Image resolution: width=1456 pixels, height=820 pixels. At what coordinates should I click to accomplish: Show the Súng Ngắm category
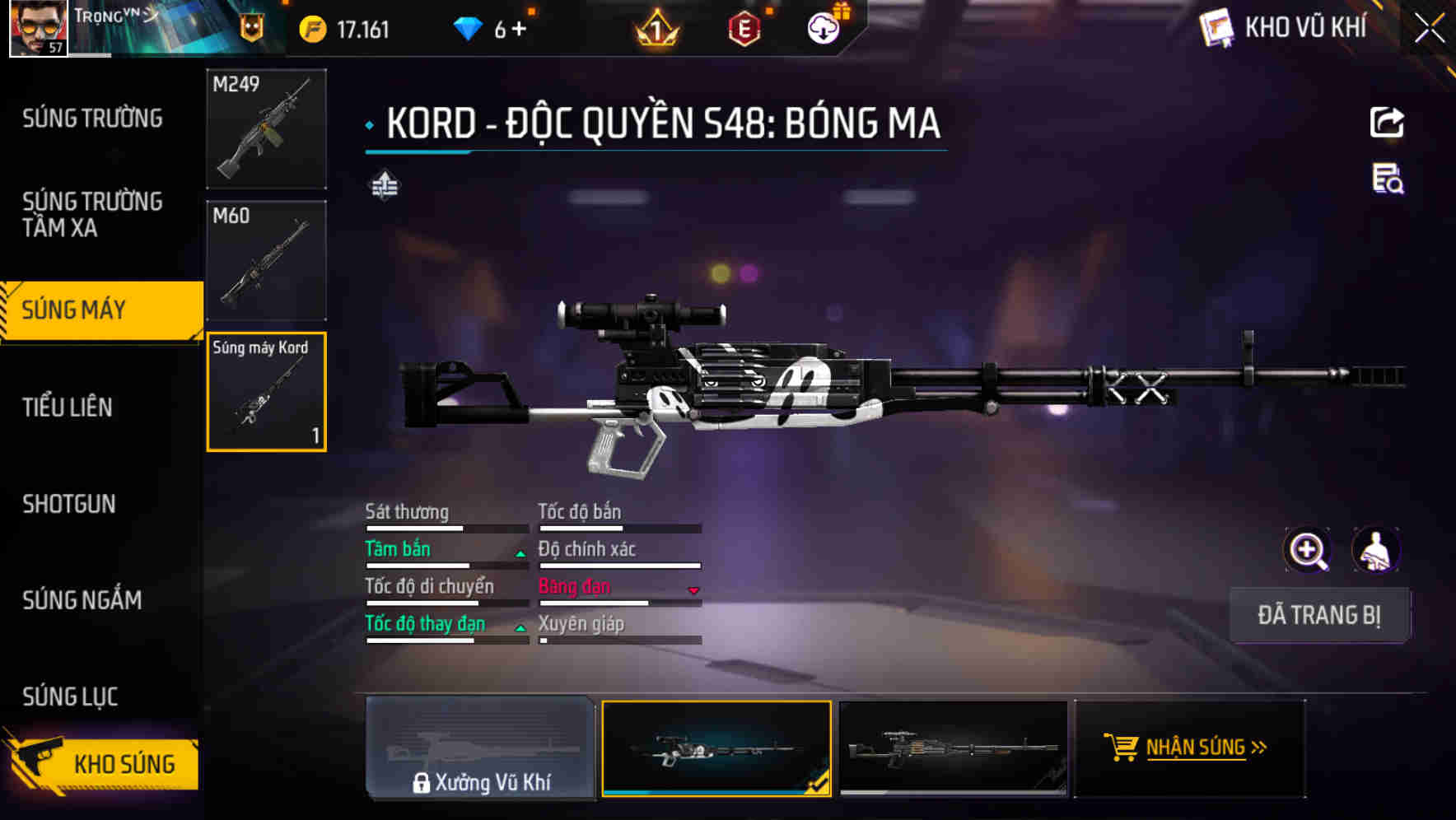[x=82, y=600]
